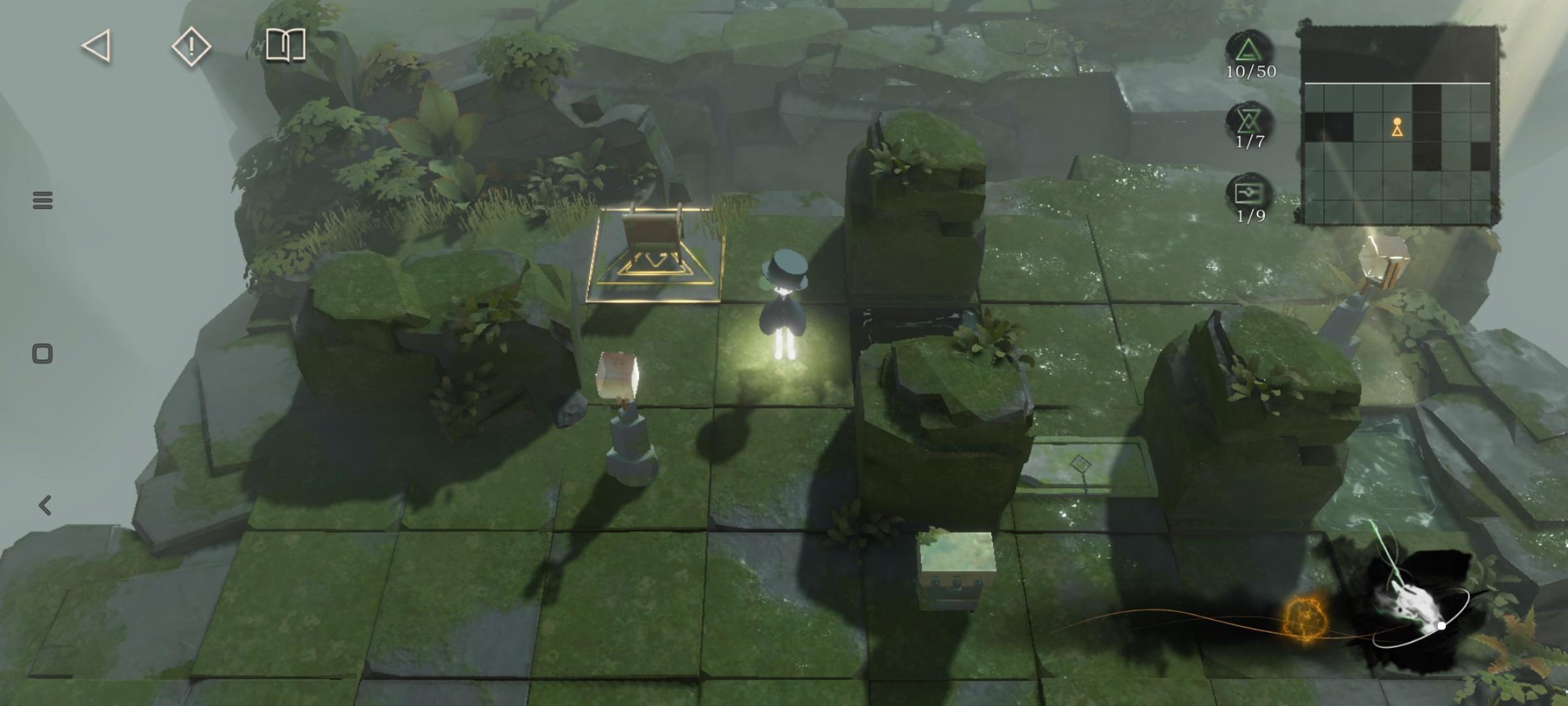Open the book journal icon
This screenshot has width=1568, height=706.
click(286, 45)
